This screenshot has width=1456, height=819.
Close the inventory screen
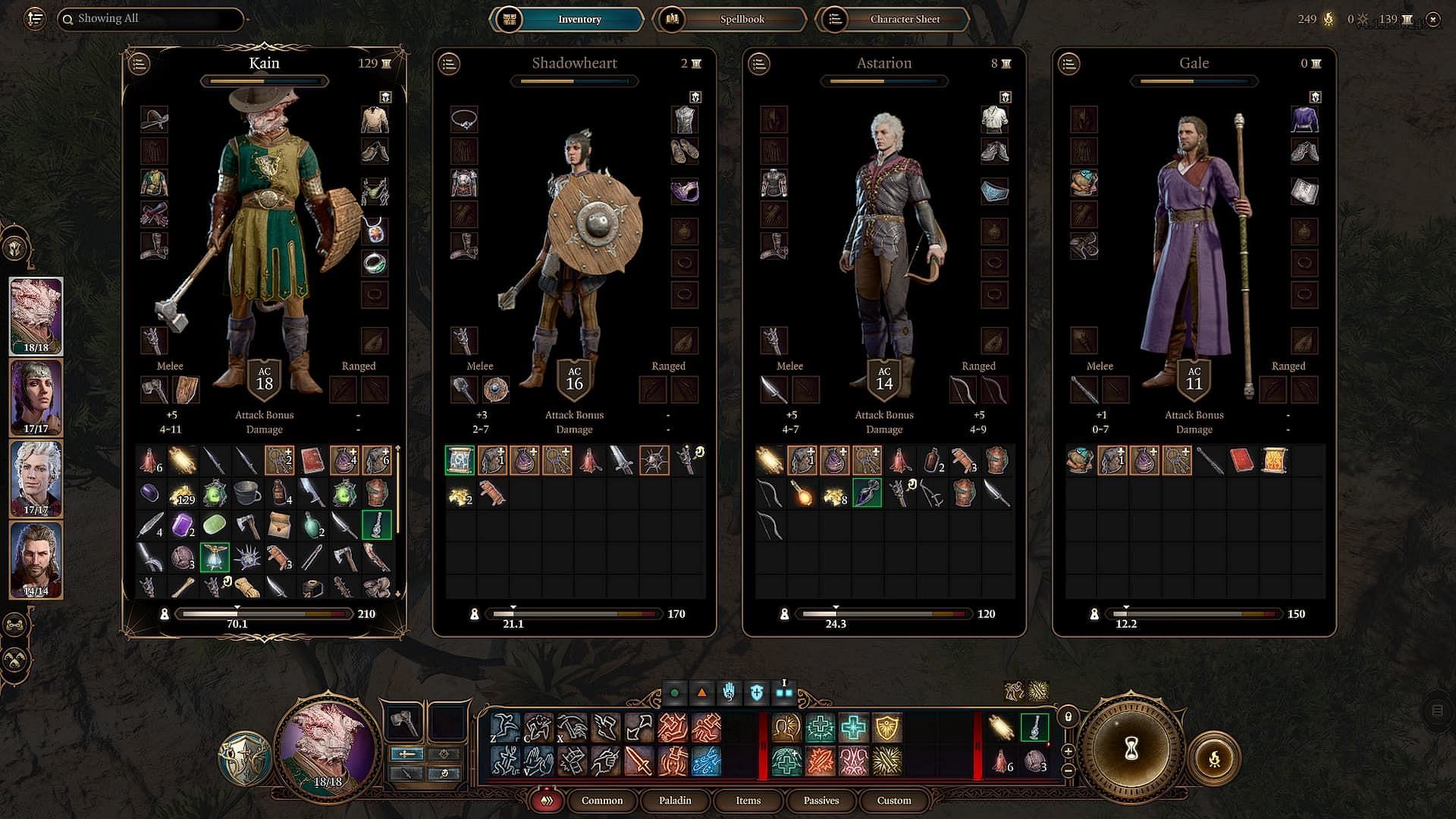click(x=1432, y=20)
